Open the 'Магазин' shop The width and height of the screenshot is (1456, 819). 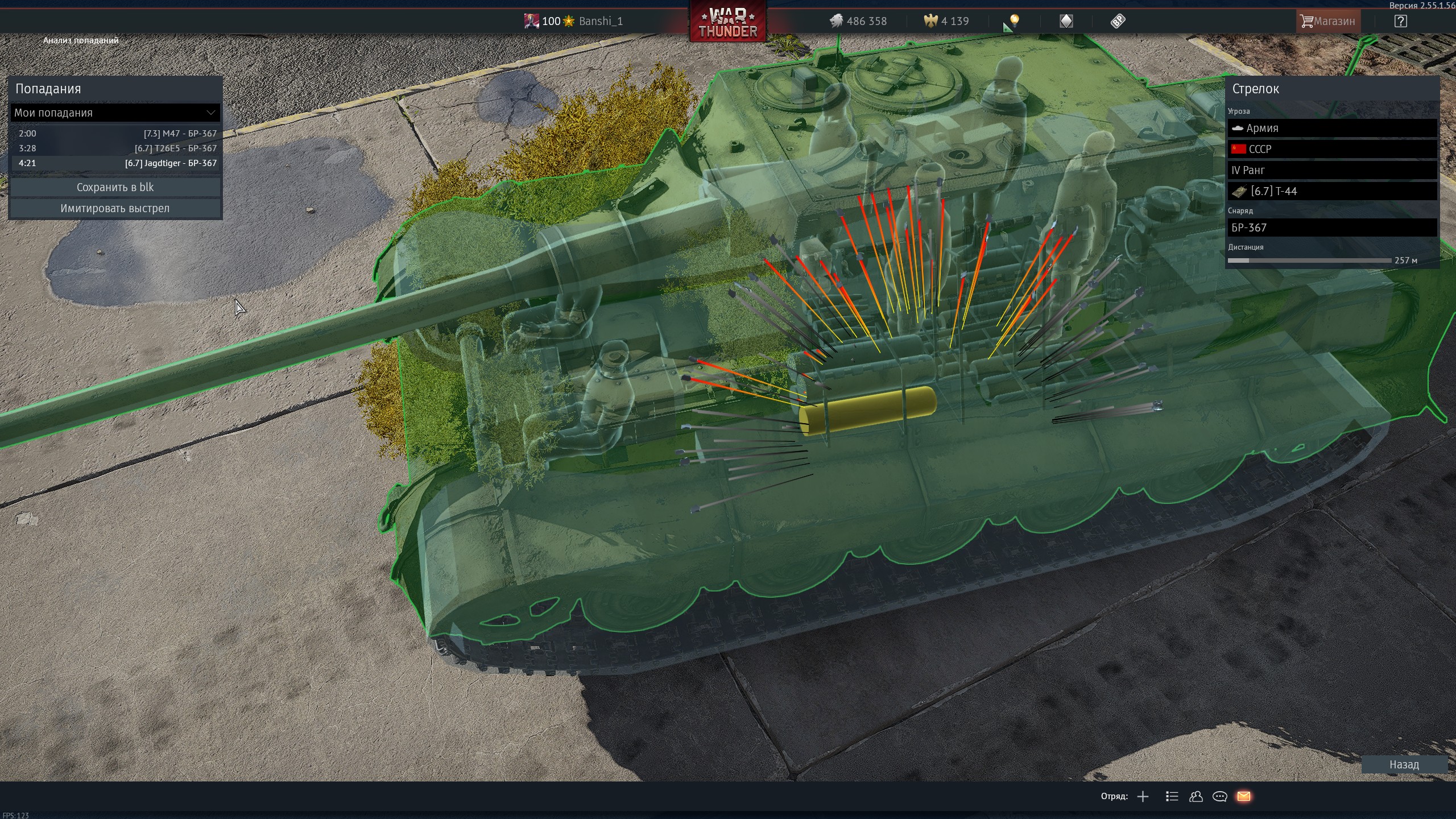pyautogui.click(x=1328, y=21)
